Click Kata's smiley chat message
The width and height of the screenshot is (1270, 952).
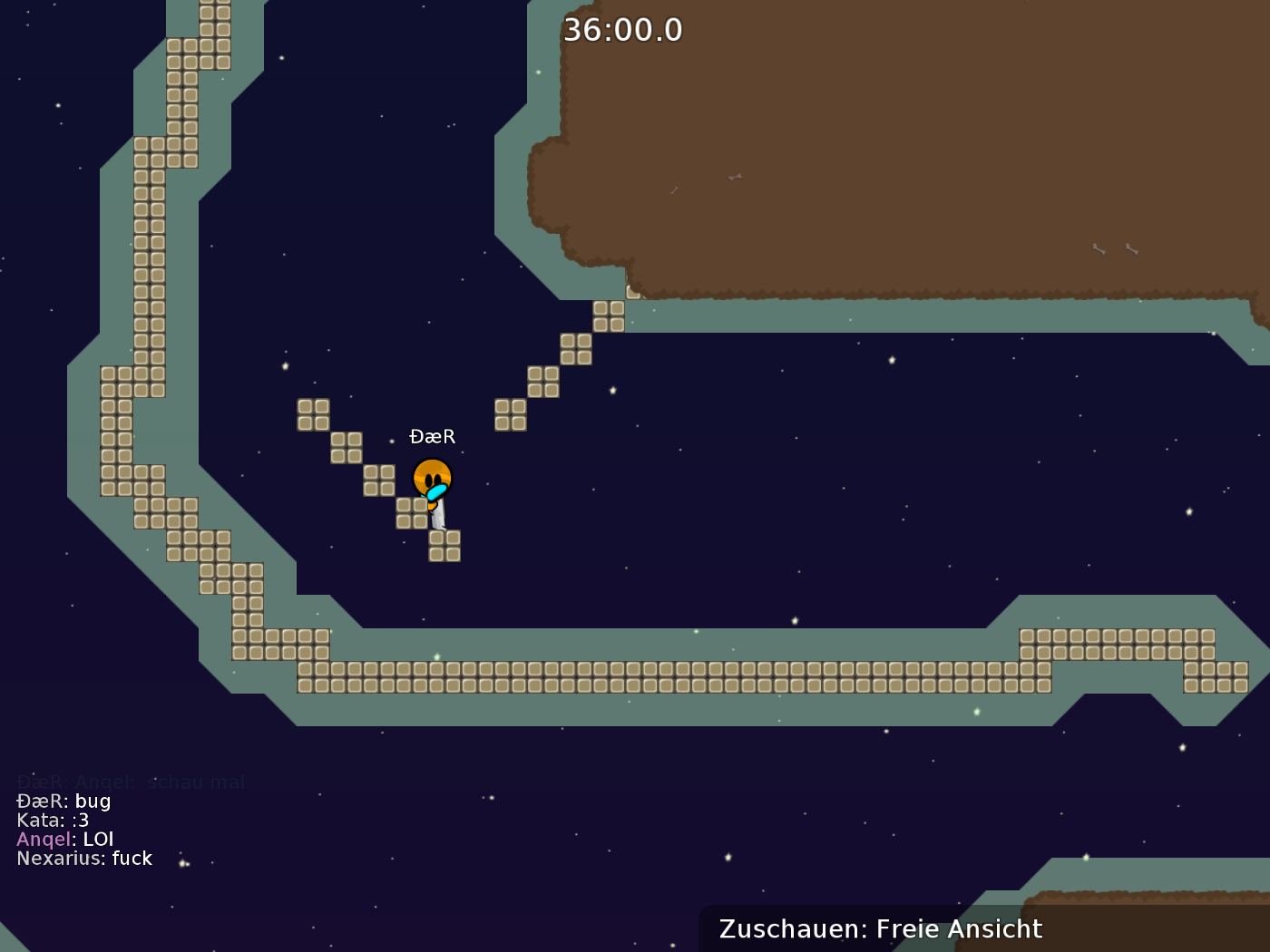tap(52, 820)
